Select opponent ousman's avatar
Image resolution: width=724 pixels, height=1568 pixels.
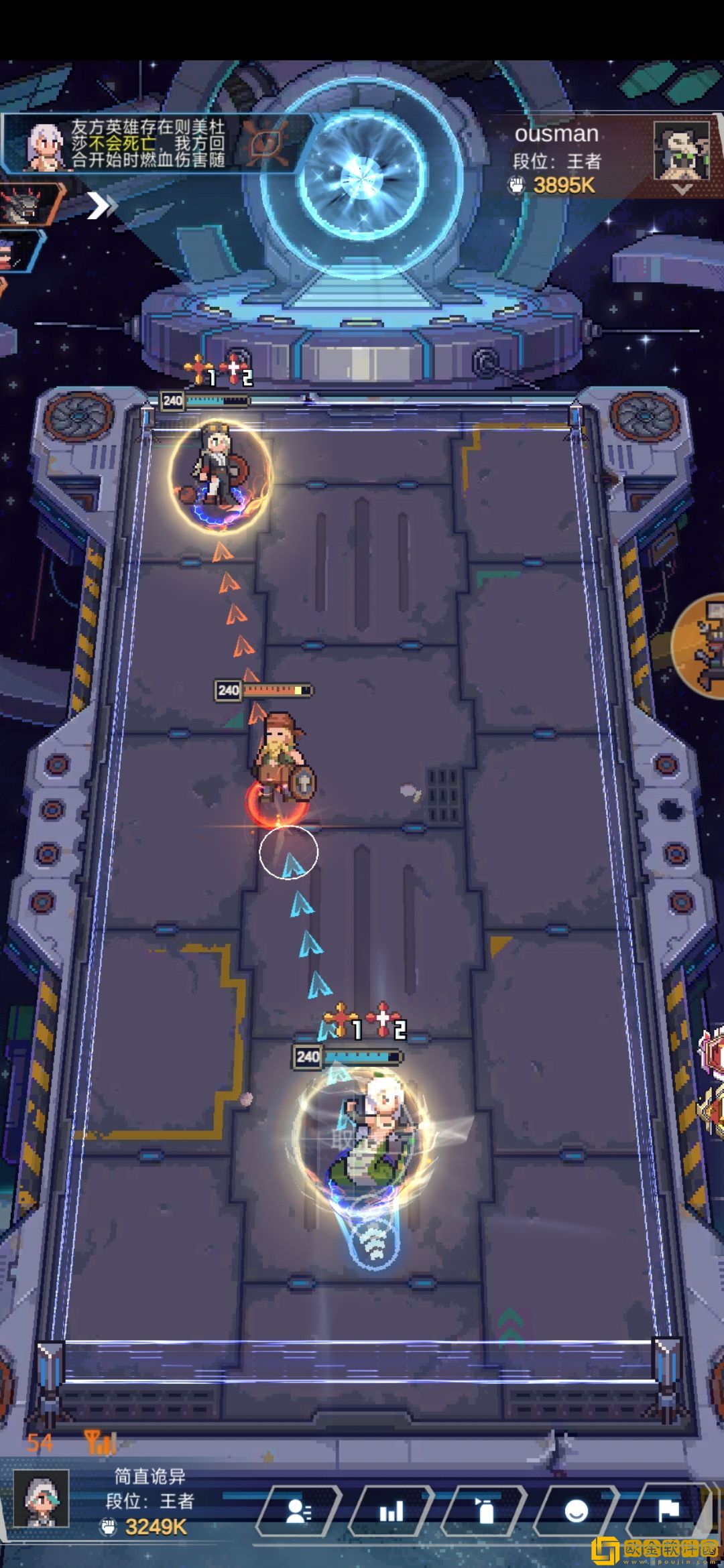pos(681,151)
